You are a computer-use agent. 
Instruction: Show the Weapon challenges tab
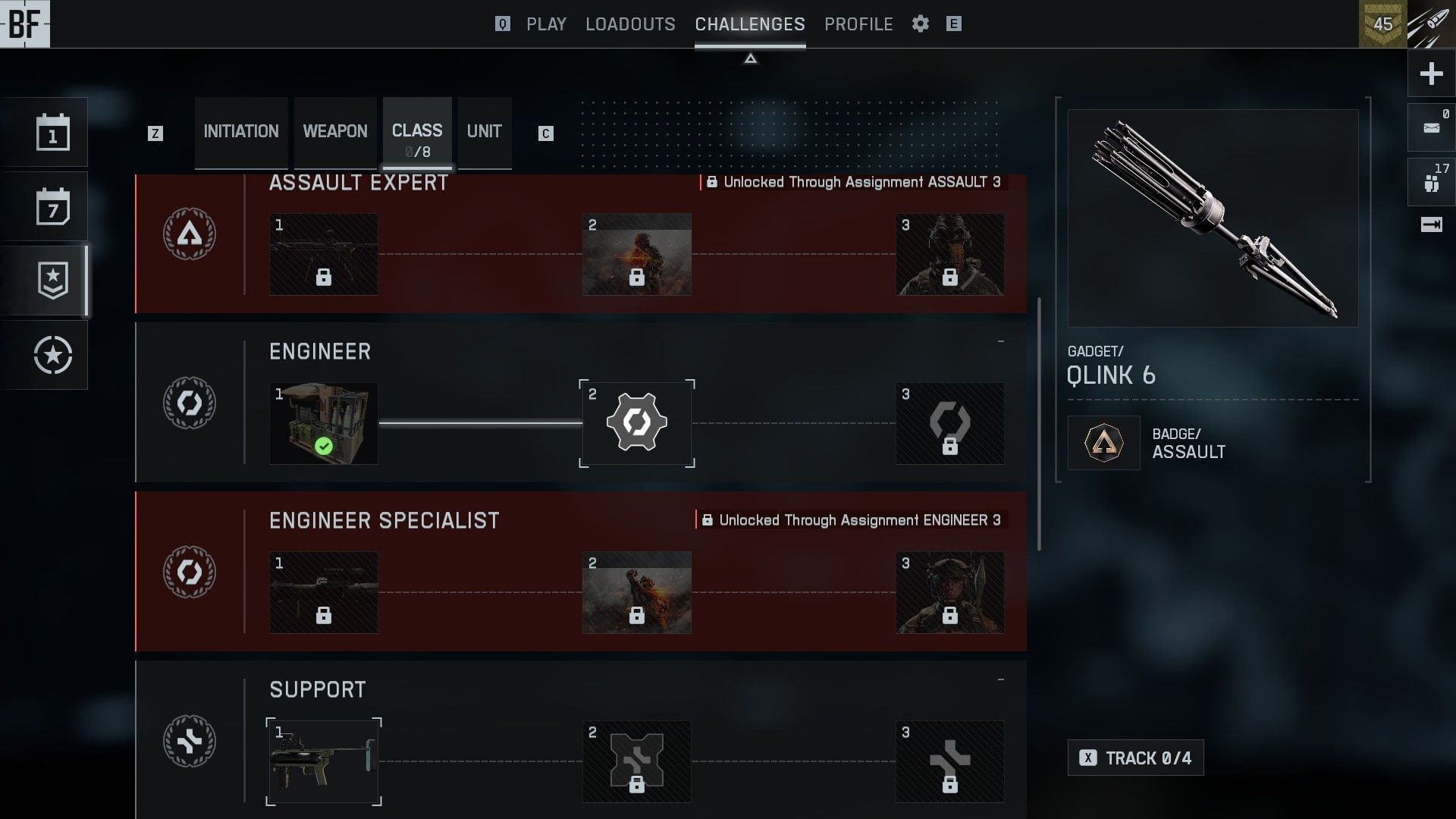click(x=335, y=132)
